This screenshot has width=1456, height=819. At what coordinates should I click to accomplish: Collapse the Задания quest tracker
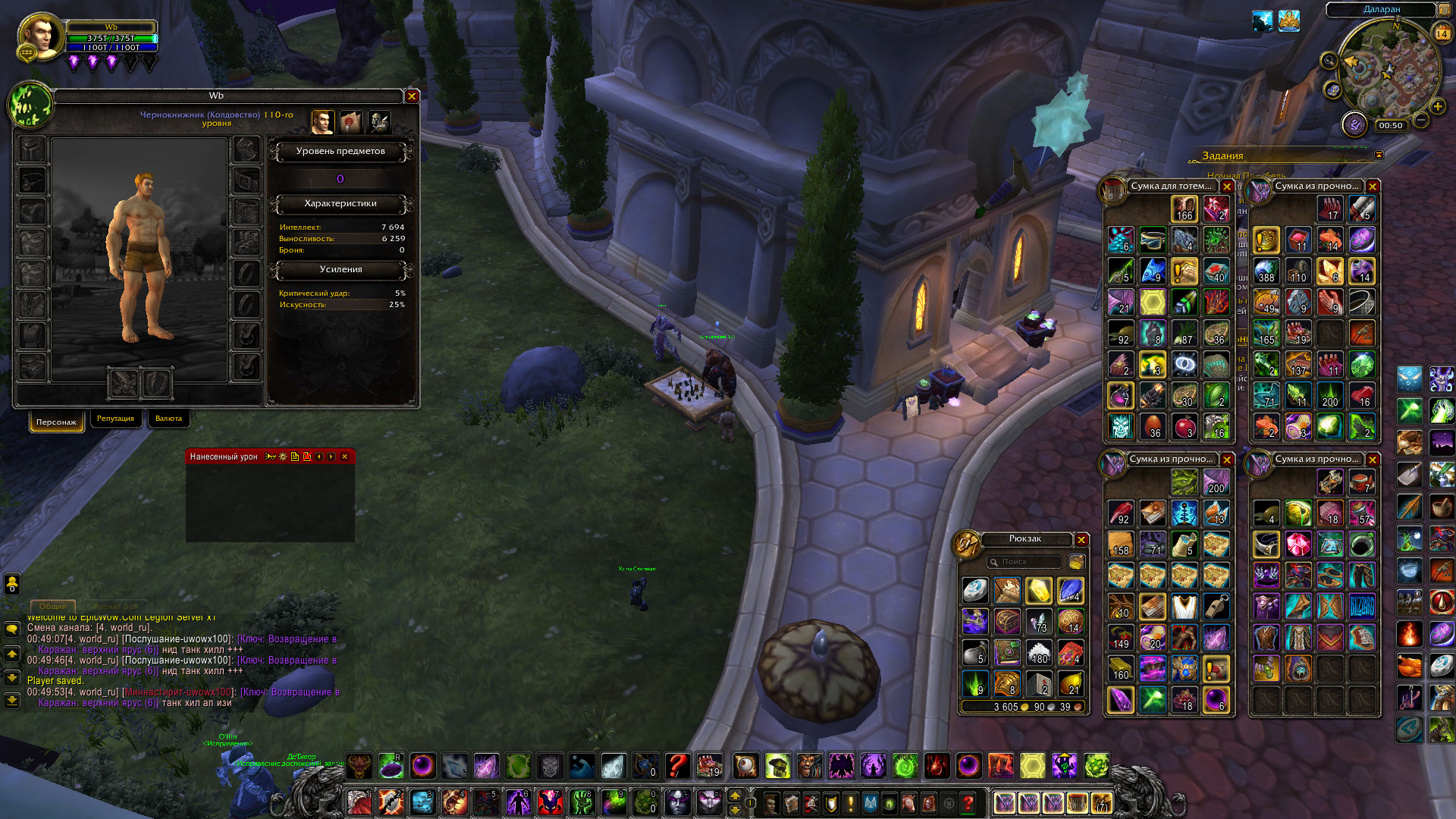point(1379,155)
